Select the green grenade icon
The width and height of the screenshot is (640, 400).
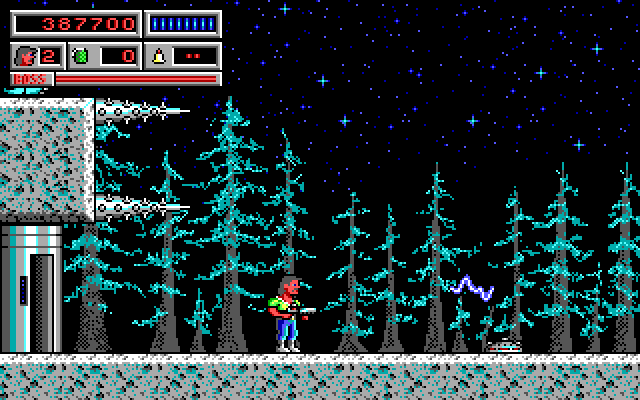[81, 55]
